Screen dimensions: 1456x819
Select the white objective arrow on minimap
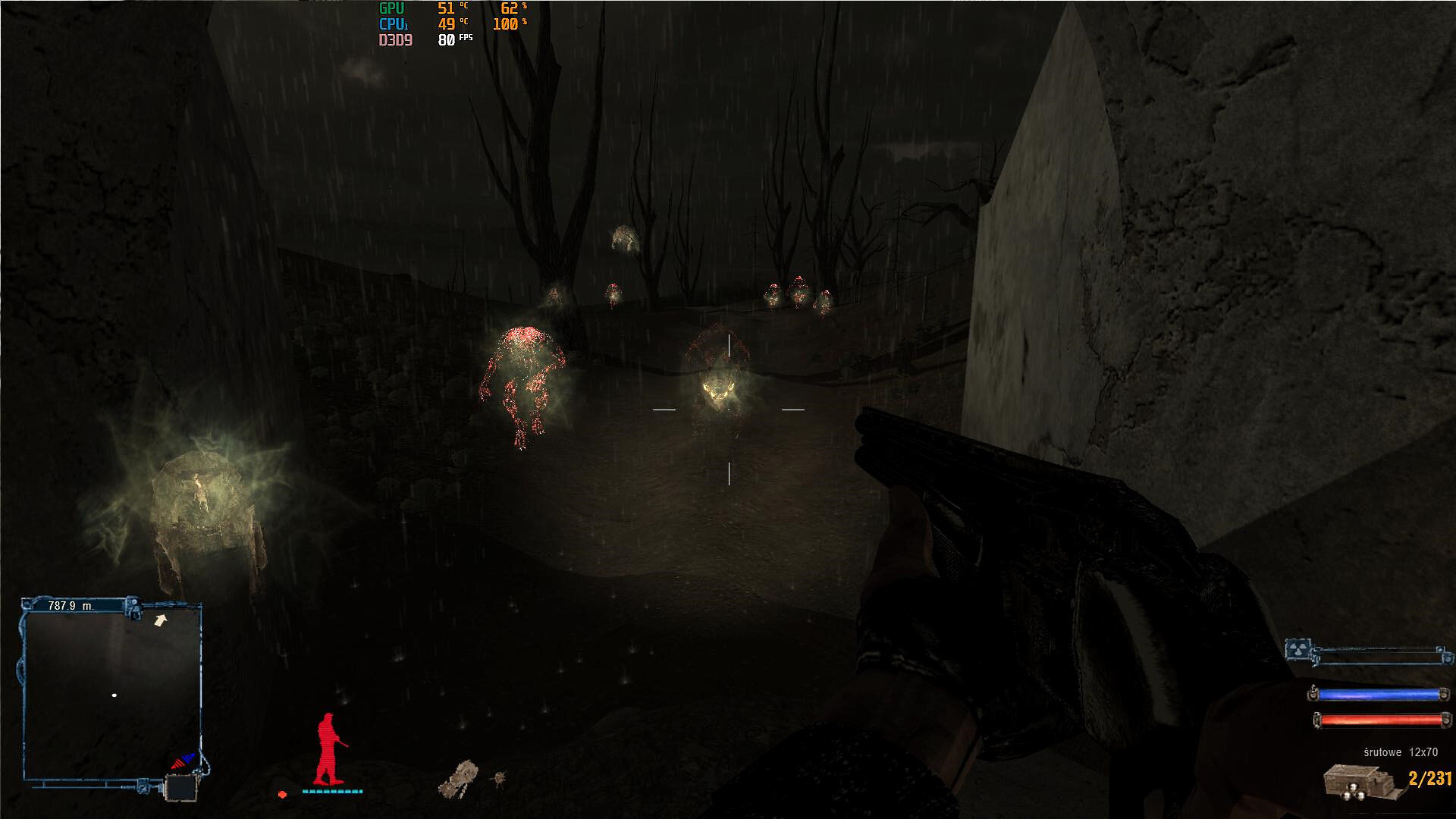pyautogui.click(x=160, y=621)
